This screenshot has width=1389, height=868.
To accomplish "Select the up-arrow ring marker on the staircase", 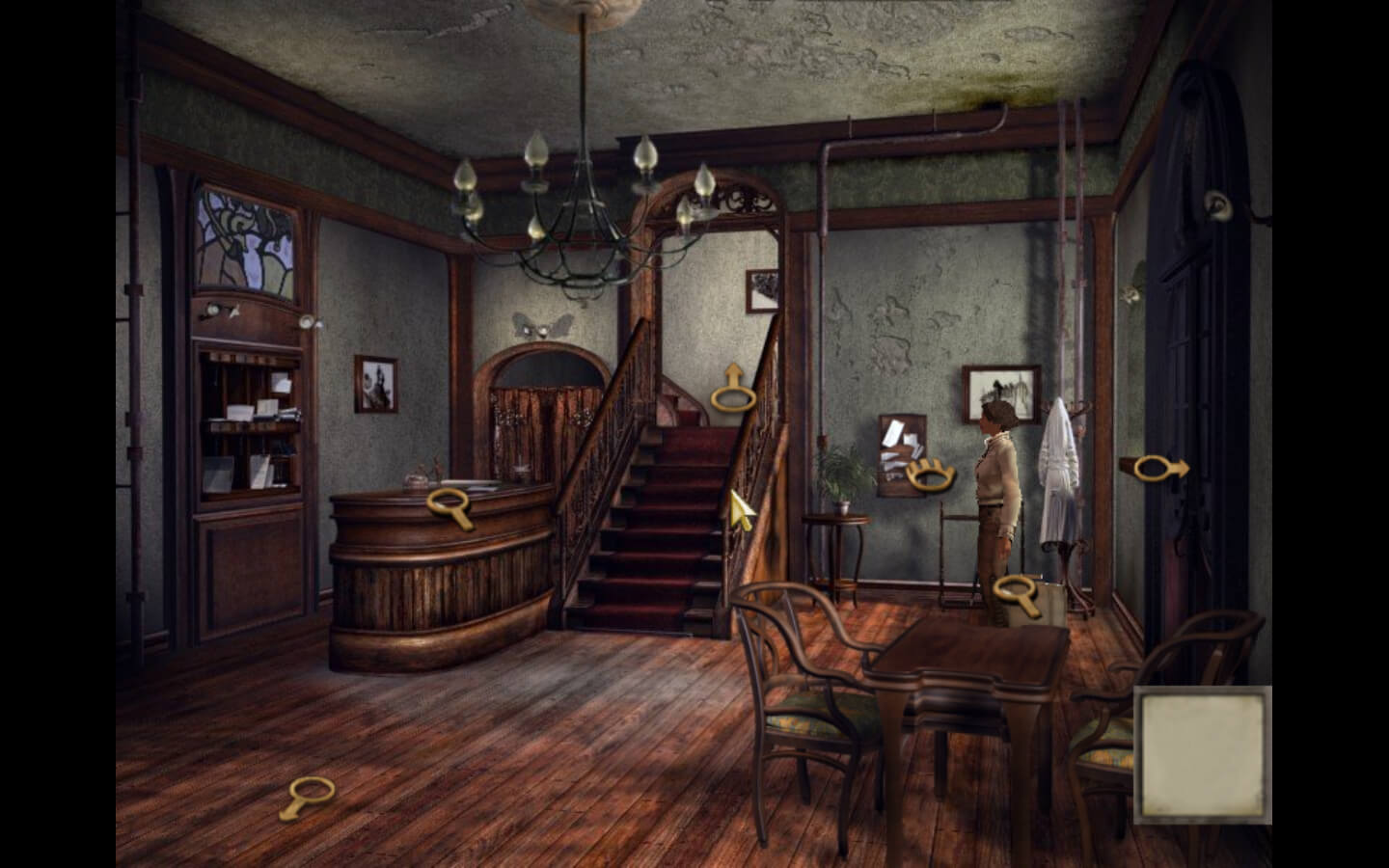I will click(x=732, y=392).
